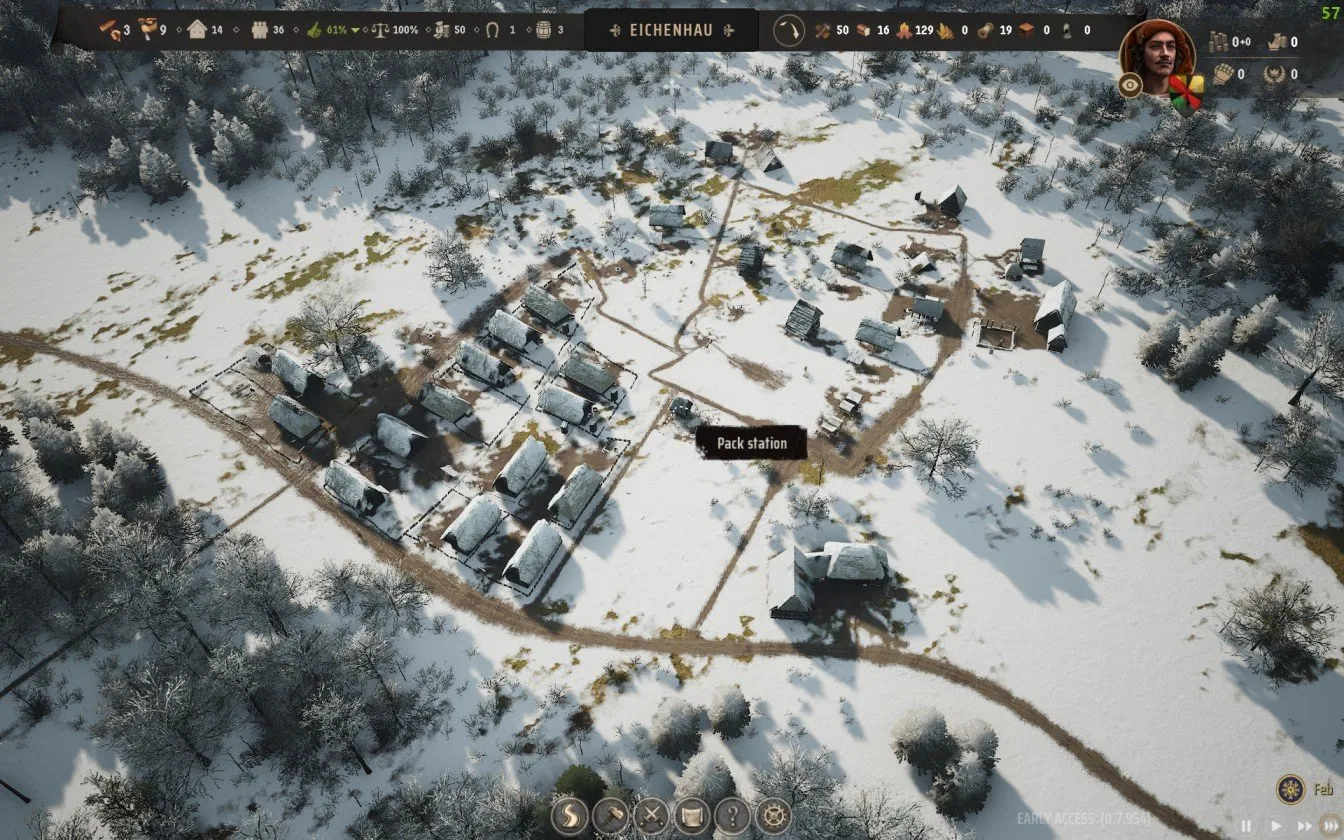Click the Eichenhau settlement name banner
1344x840 pixels.
pyautogui.click(x=672, y=30)
